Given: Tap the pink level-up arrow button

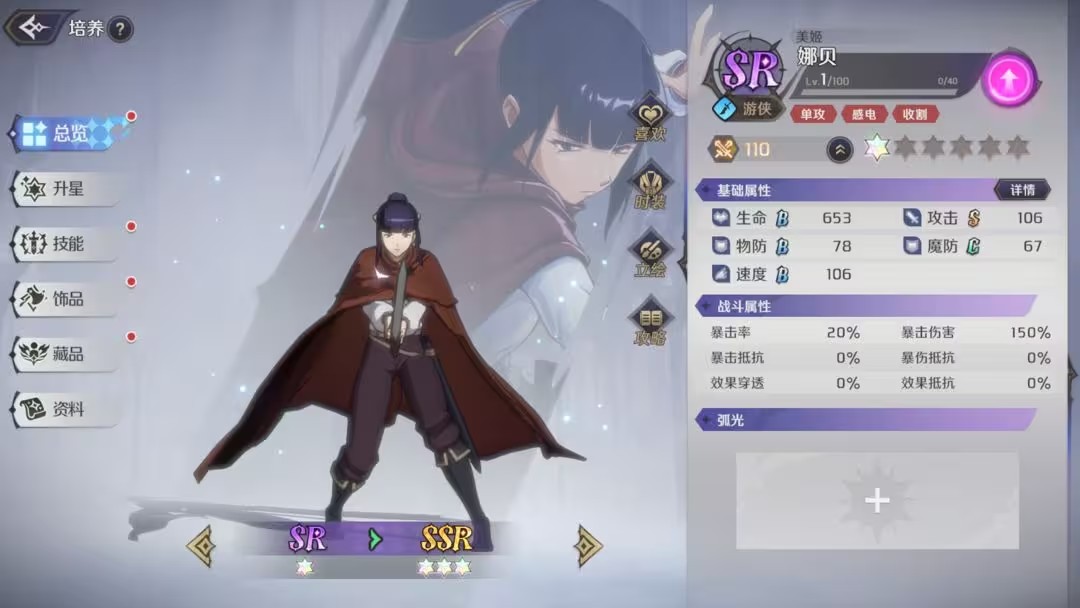Looking at the screenshot, I should (x=1008, y=81).
